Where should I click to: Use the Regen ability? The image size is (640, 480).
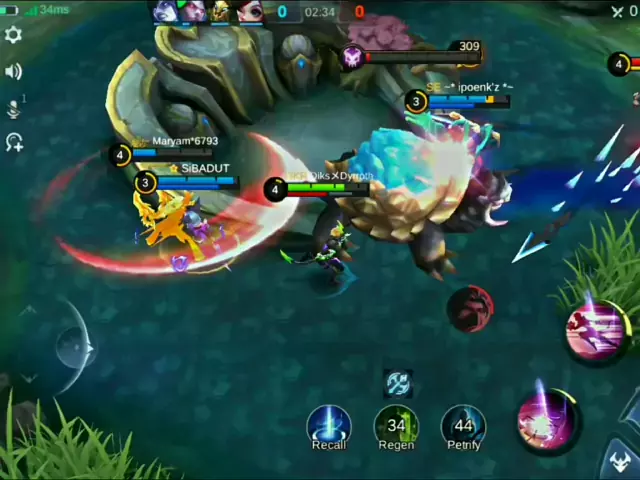396,425
